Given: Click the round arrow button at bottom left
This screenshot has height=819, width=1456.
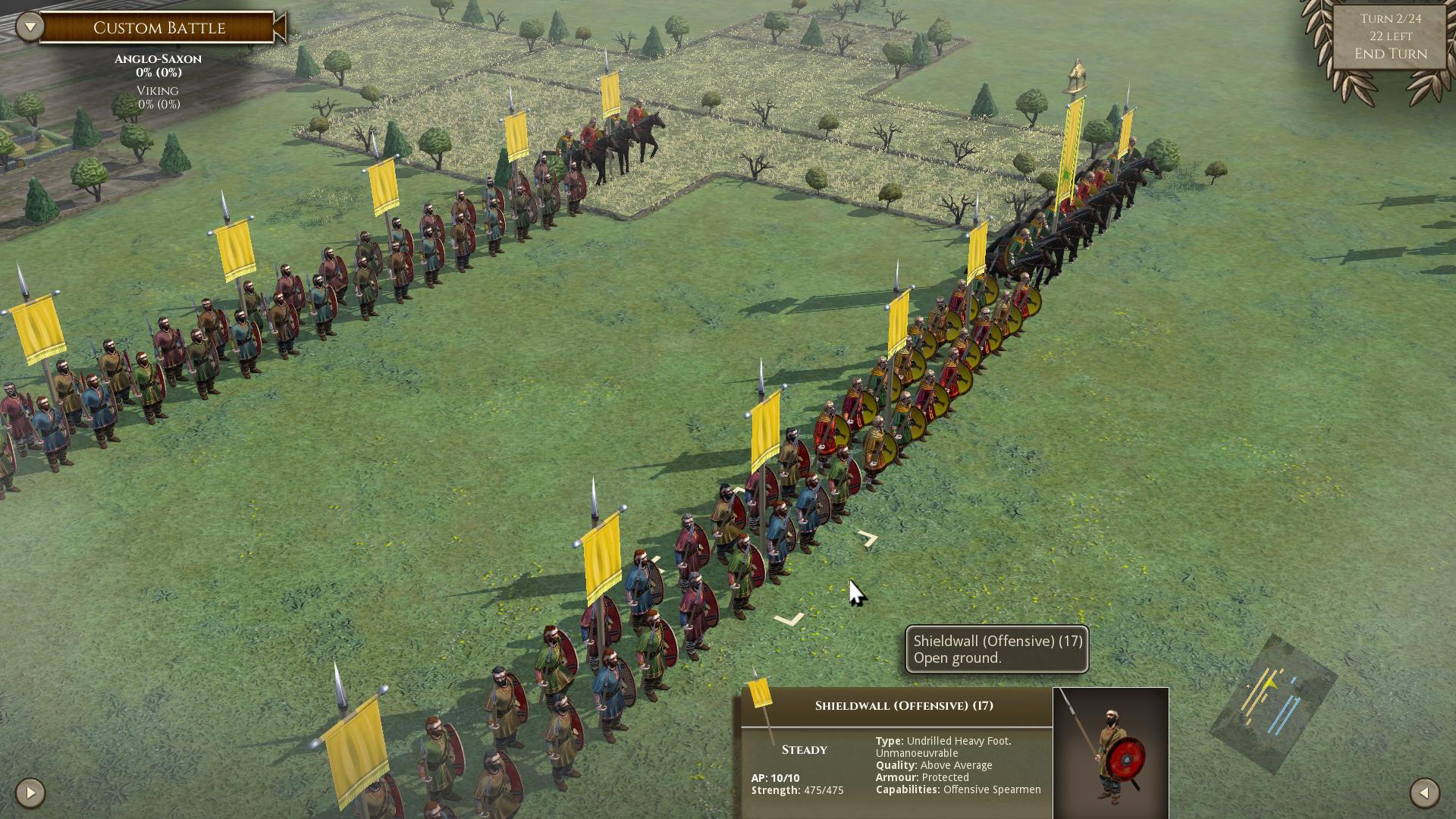Looking at the screenshot, I should point(30,793).
